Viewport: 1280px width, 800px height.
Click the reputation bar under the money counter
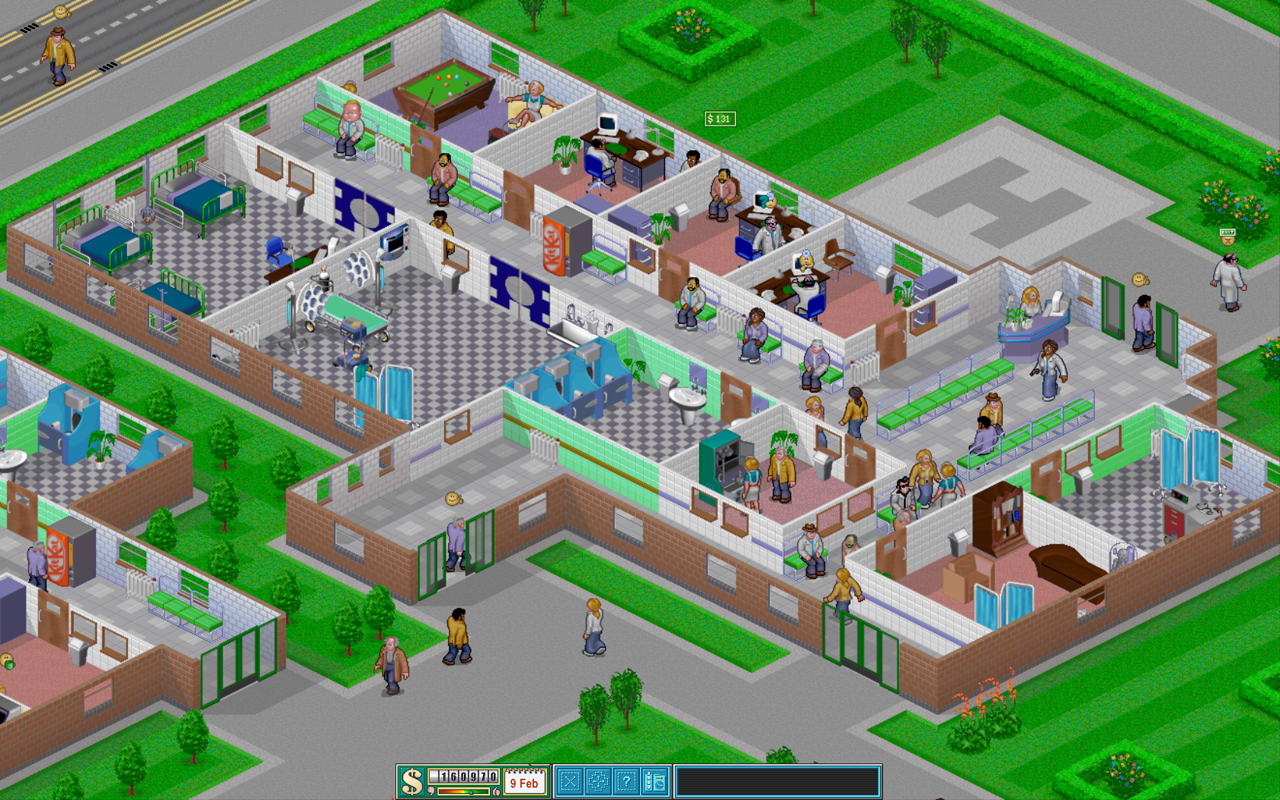(464, 791)
